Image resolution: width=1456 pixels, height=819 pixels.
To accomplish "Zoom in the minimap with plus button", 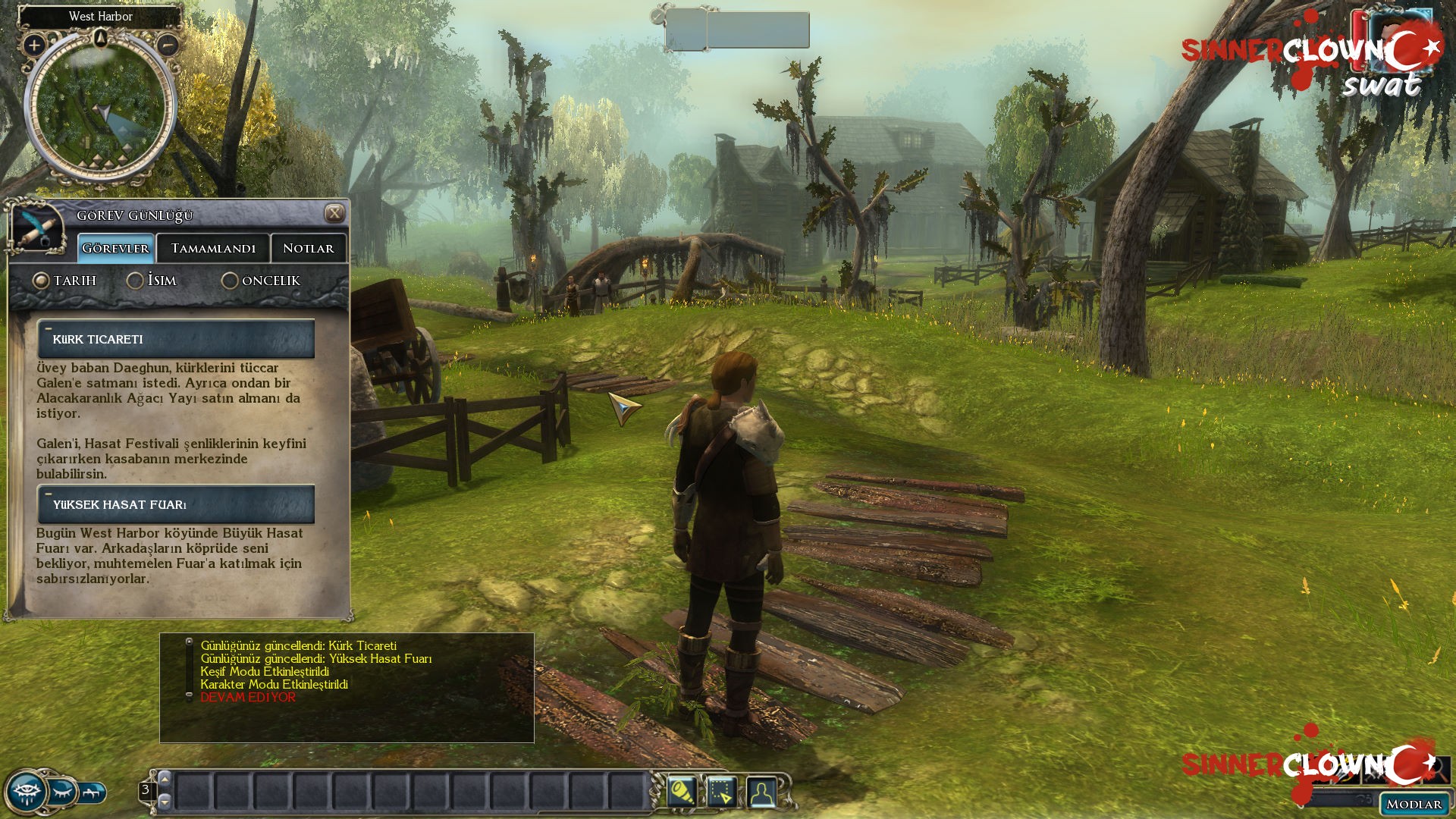I will coord(33,45).
